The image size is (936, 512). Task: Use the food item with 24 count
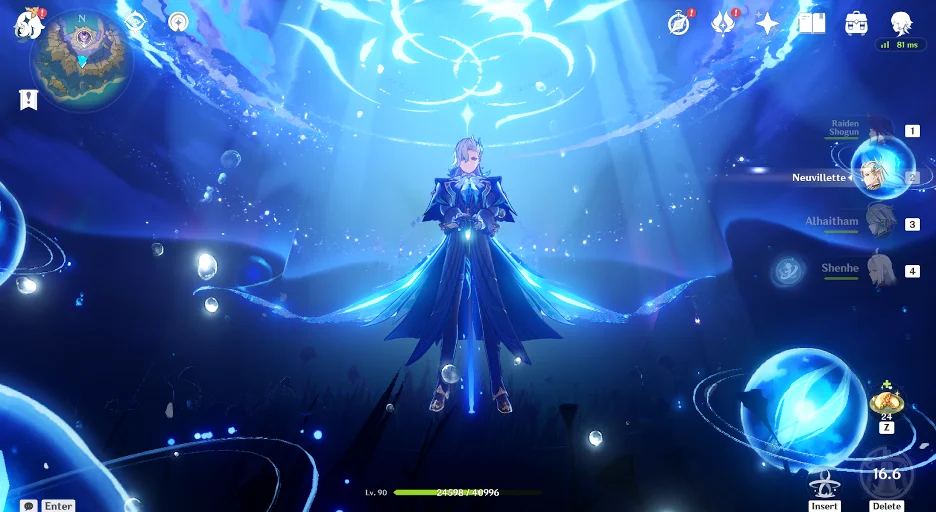pyautogui.click(x=886, y=400)
